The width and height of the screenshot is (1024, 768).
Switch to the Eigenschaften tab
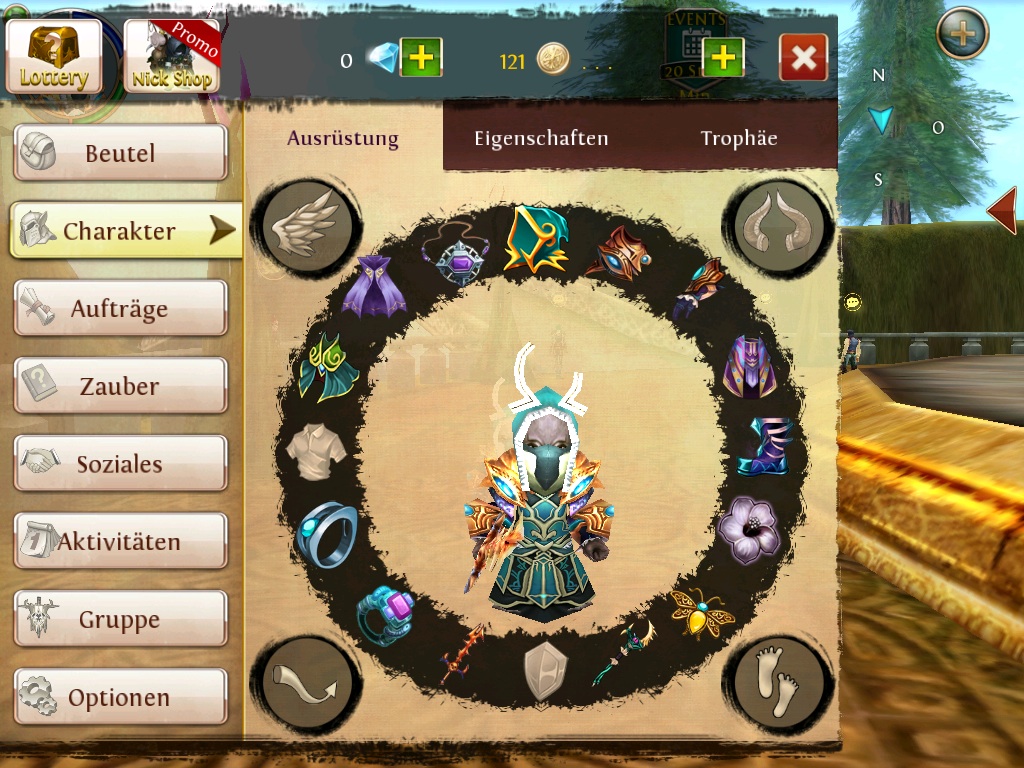coord(541,138)
